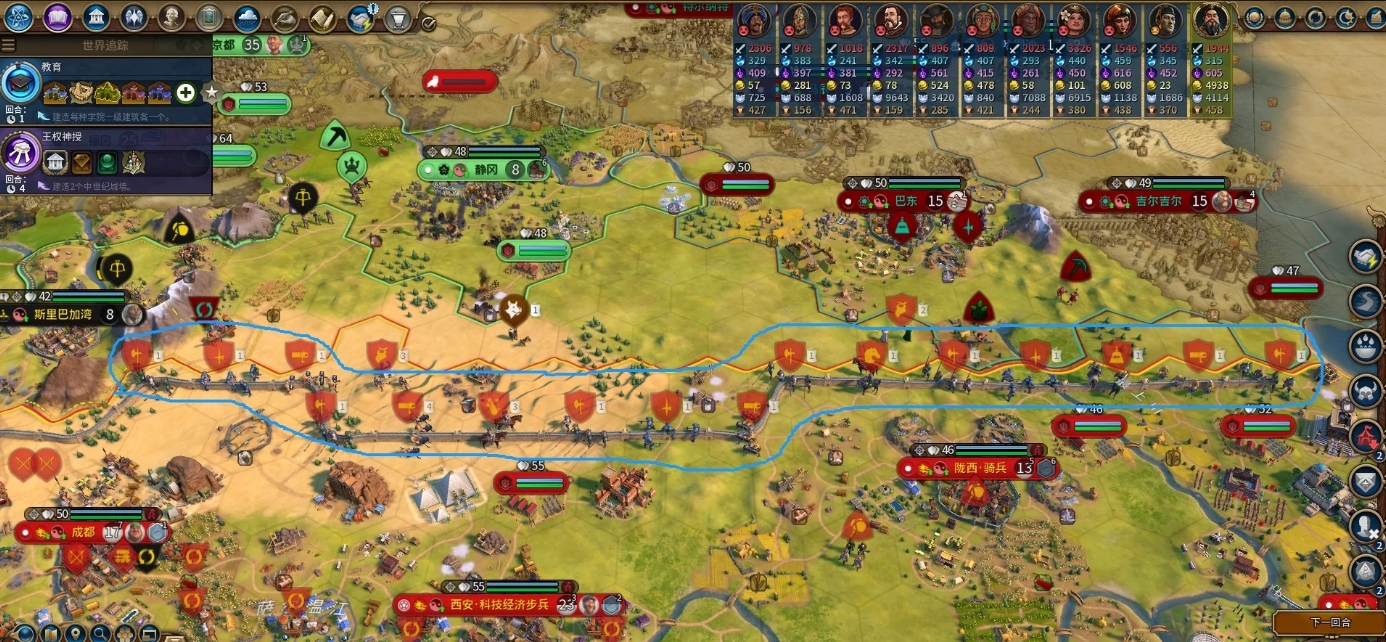Viewport: 1386px width, 642px height.
Task: Open the great works painting icon
Action: click(209, 17)
